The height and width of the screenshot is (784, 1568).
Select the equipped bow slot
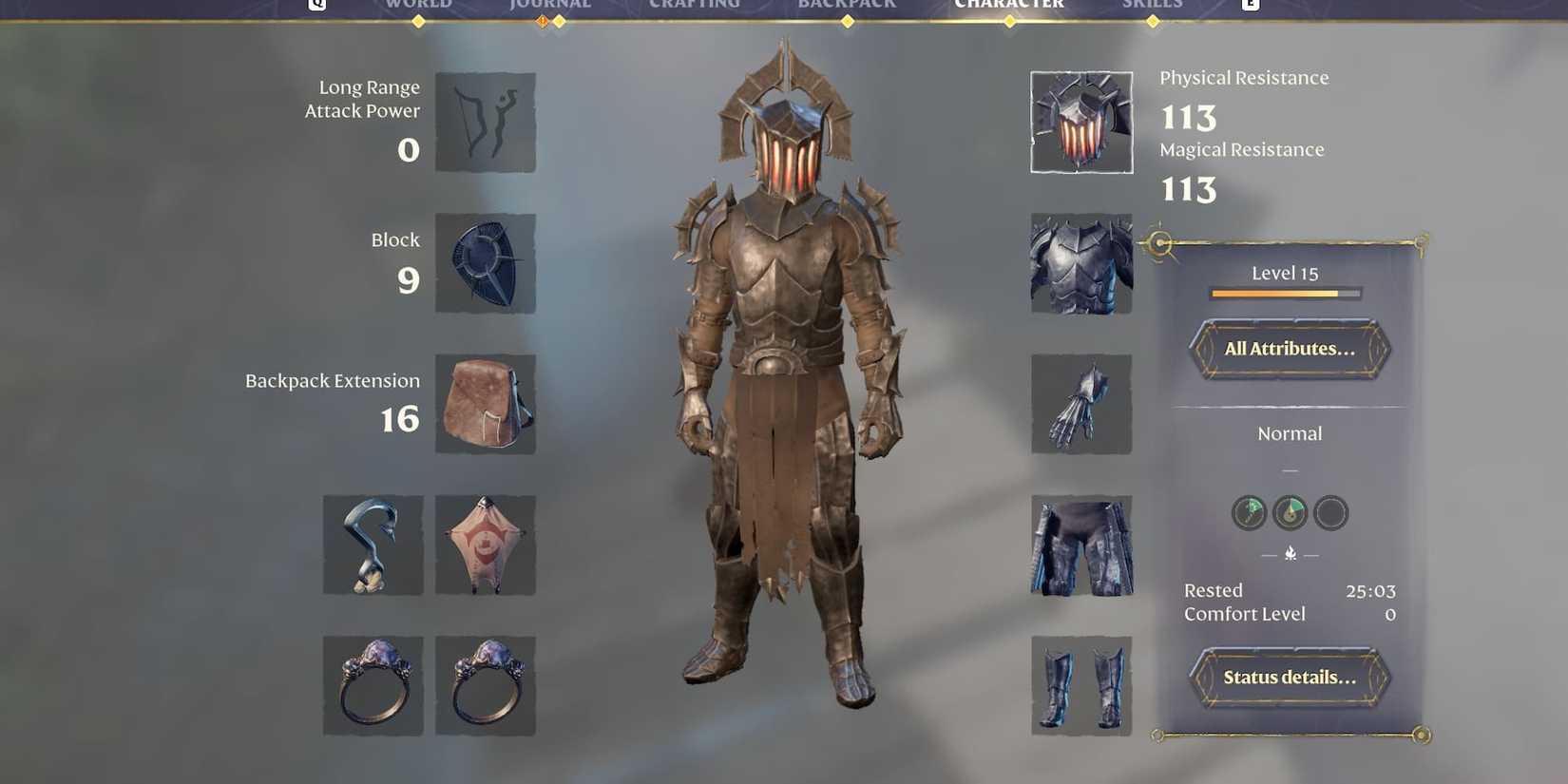click(485, 124)
